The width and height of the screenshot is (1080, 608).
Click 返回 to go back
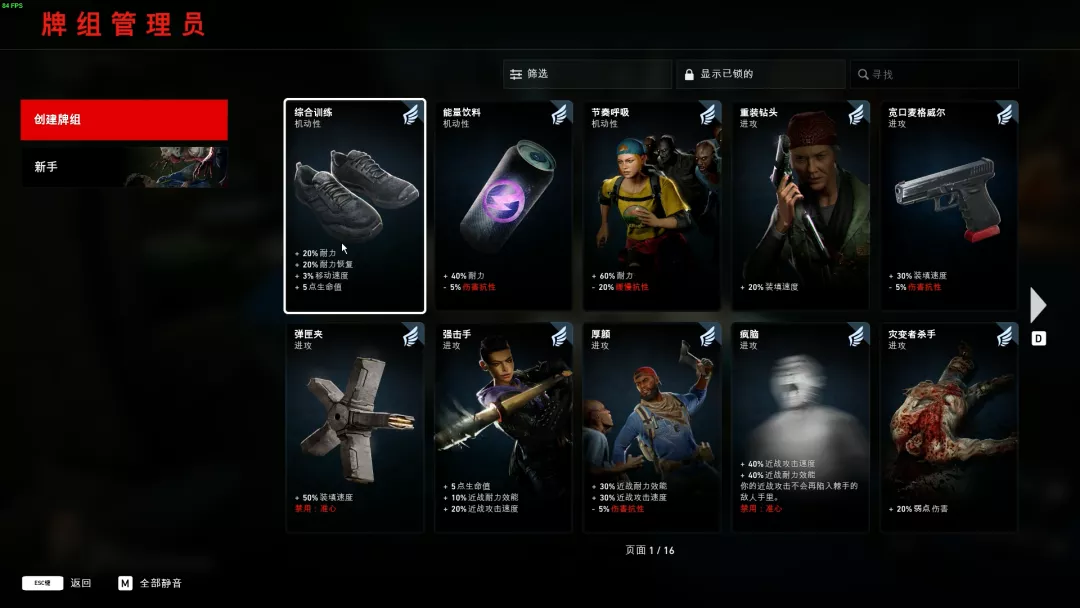tap(58, 583)
